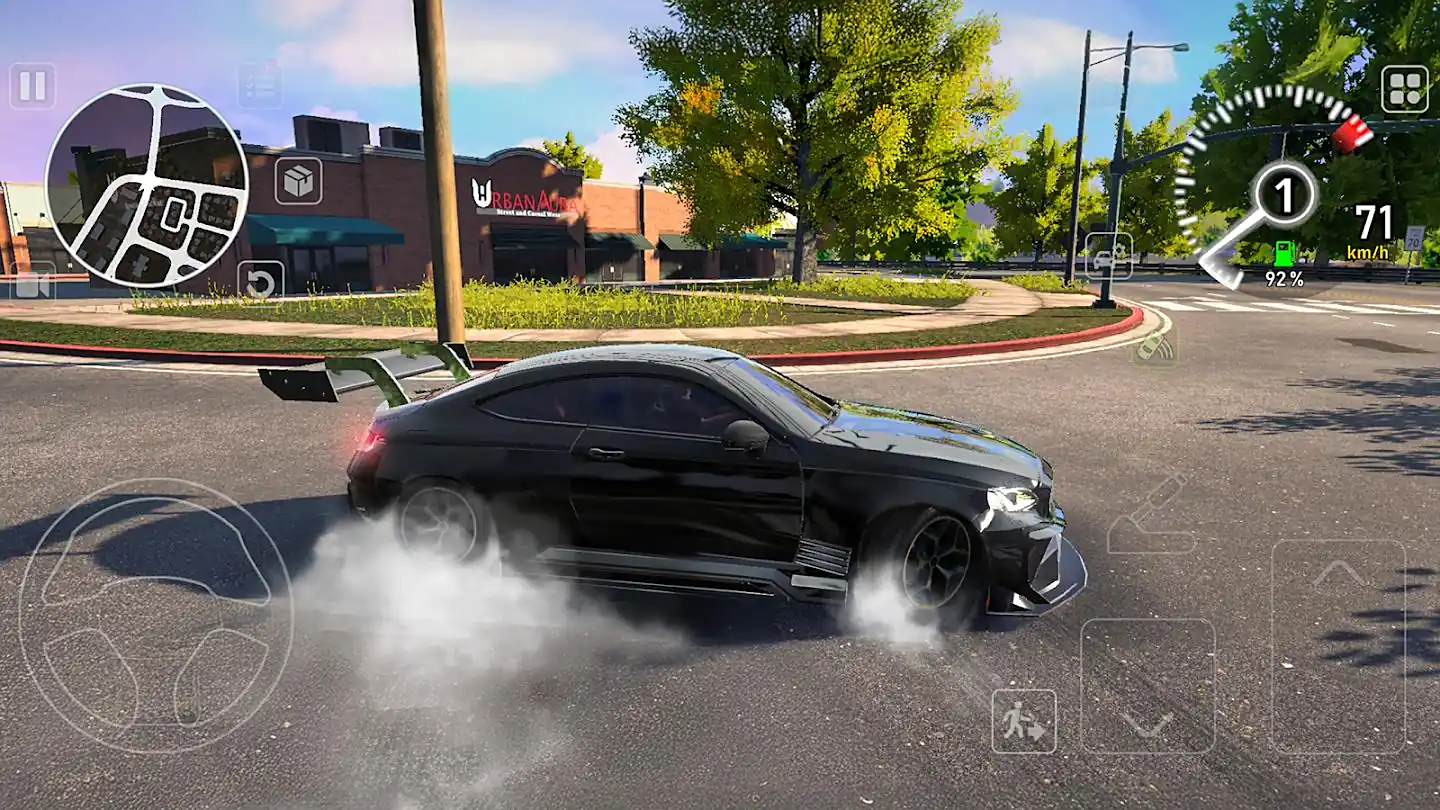Tap the red indicator atop the speedometer

tap(1352, 133)
